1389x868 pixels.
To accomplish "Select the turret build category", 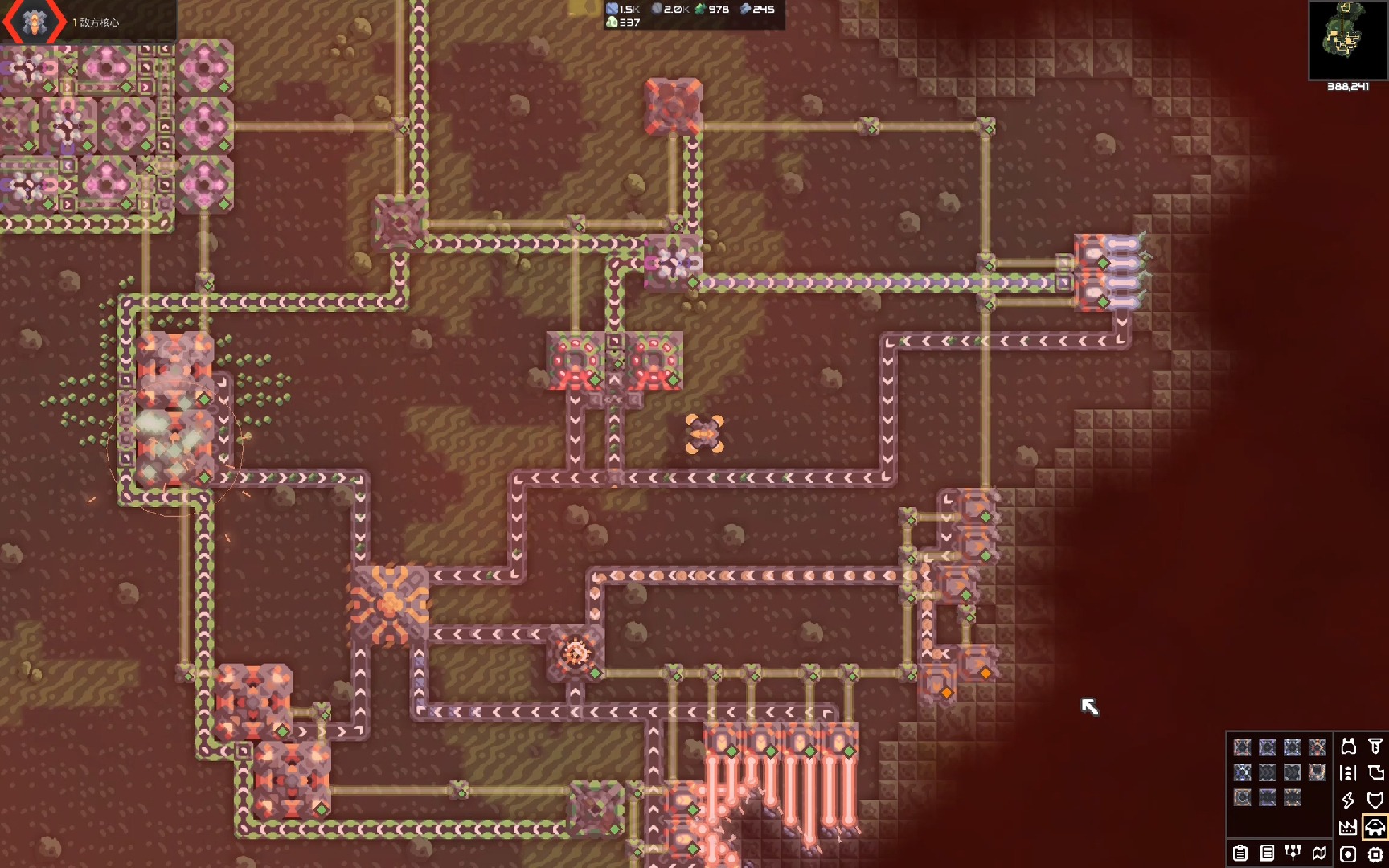I will (1349, 747).
